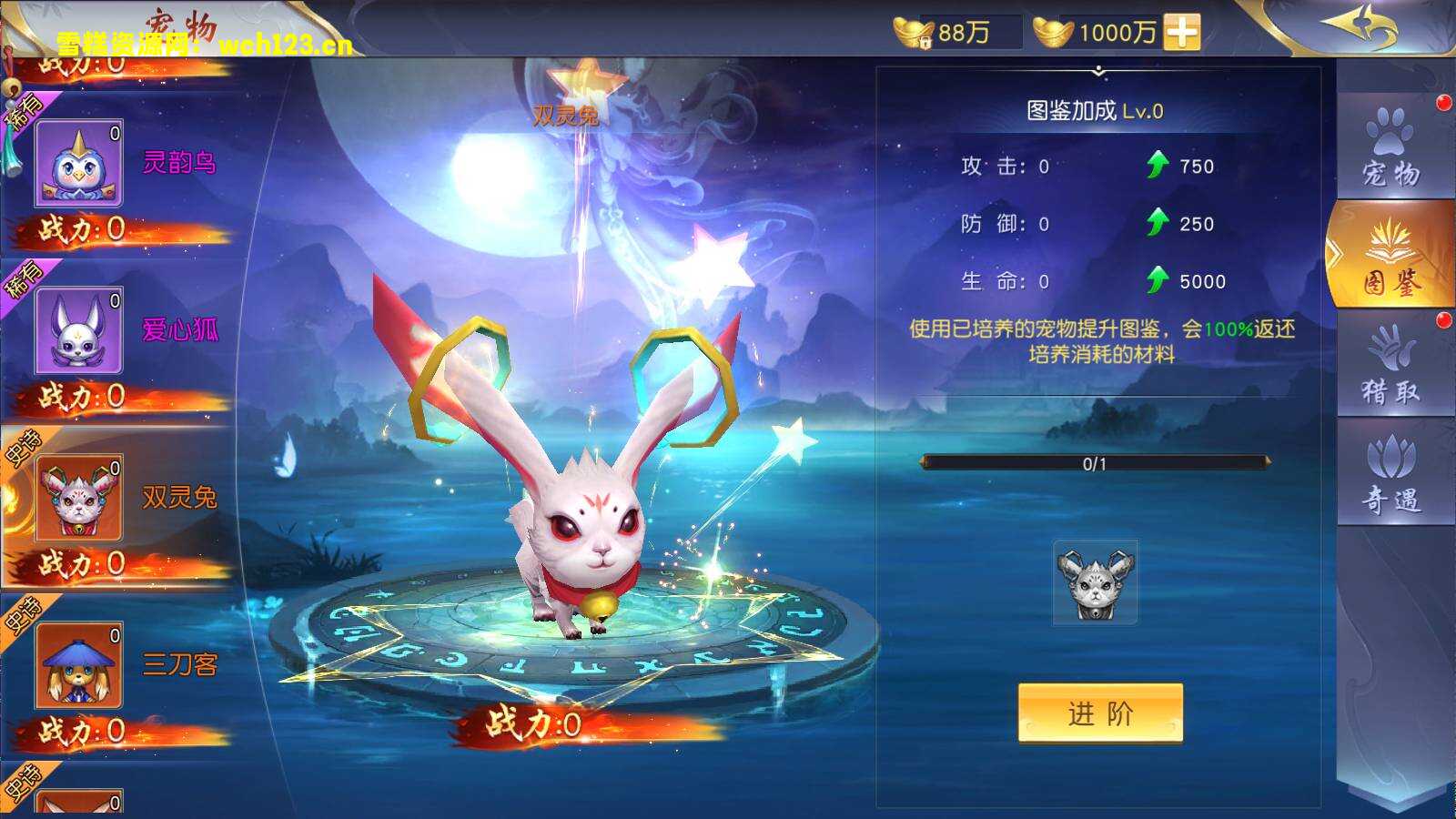
Task: Select the 爱心狐 pet portrait
Action: [x=80, y=330]
